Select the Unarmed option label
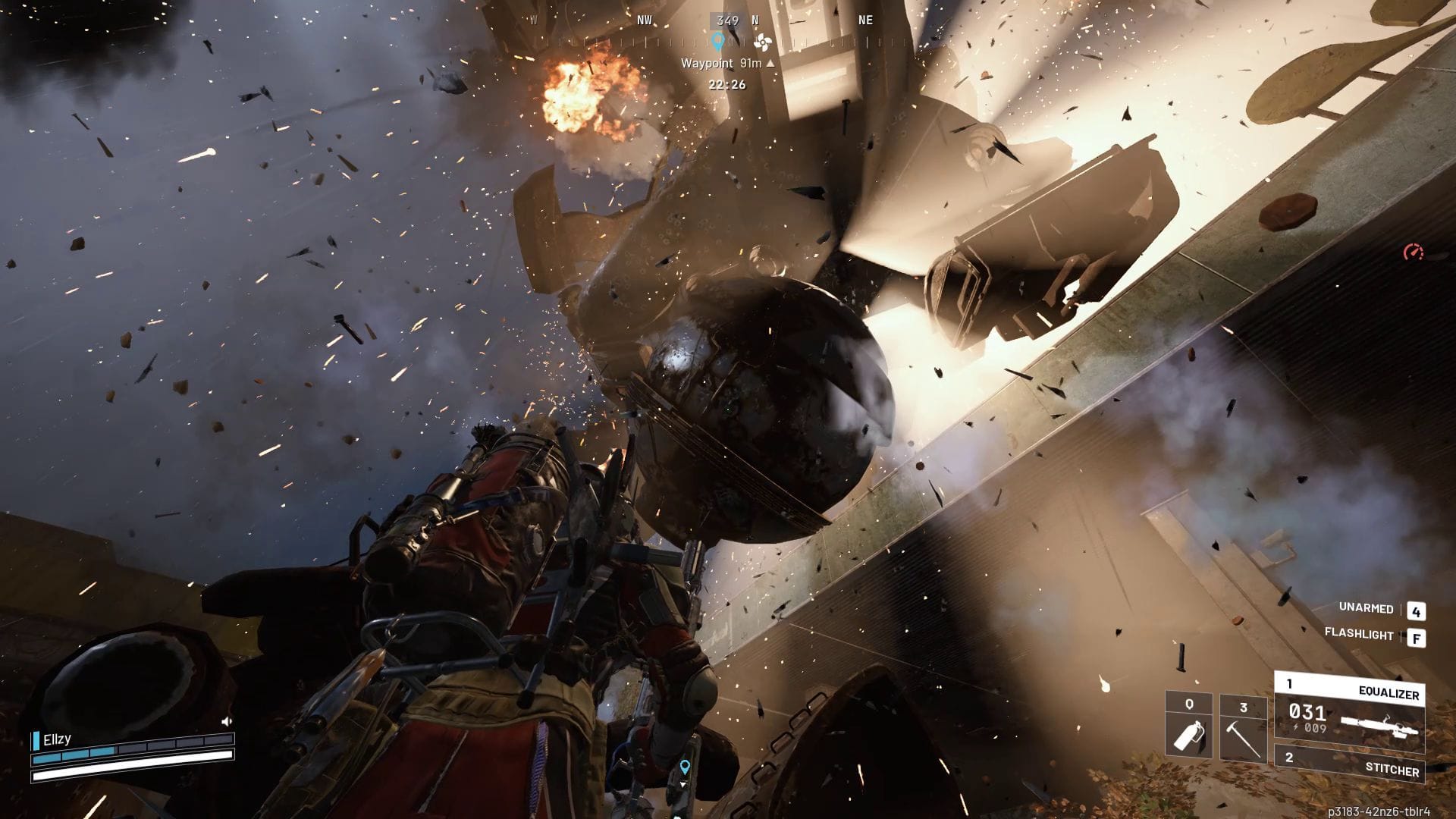 click(x=1366, y=608)
